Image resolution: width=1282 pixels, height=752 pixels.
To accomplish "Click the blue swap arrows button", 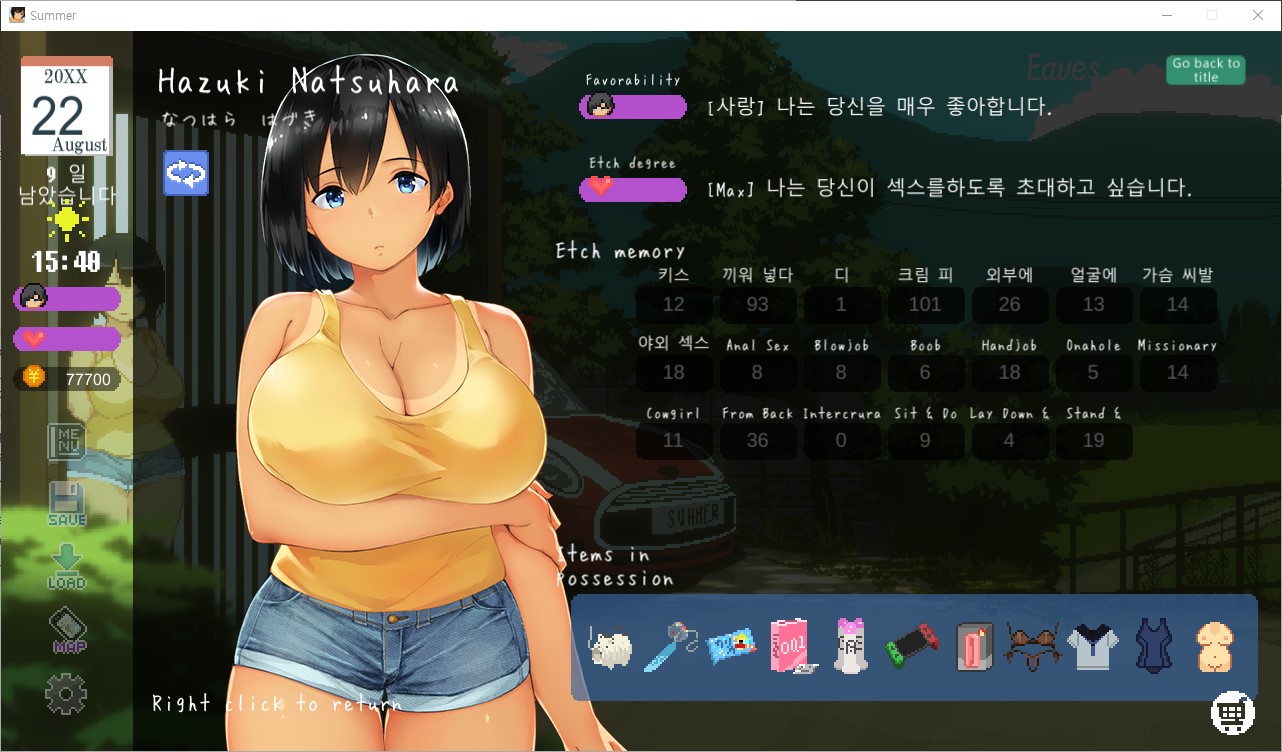I will [x=186, y=173].
